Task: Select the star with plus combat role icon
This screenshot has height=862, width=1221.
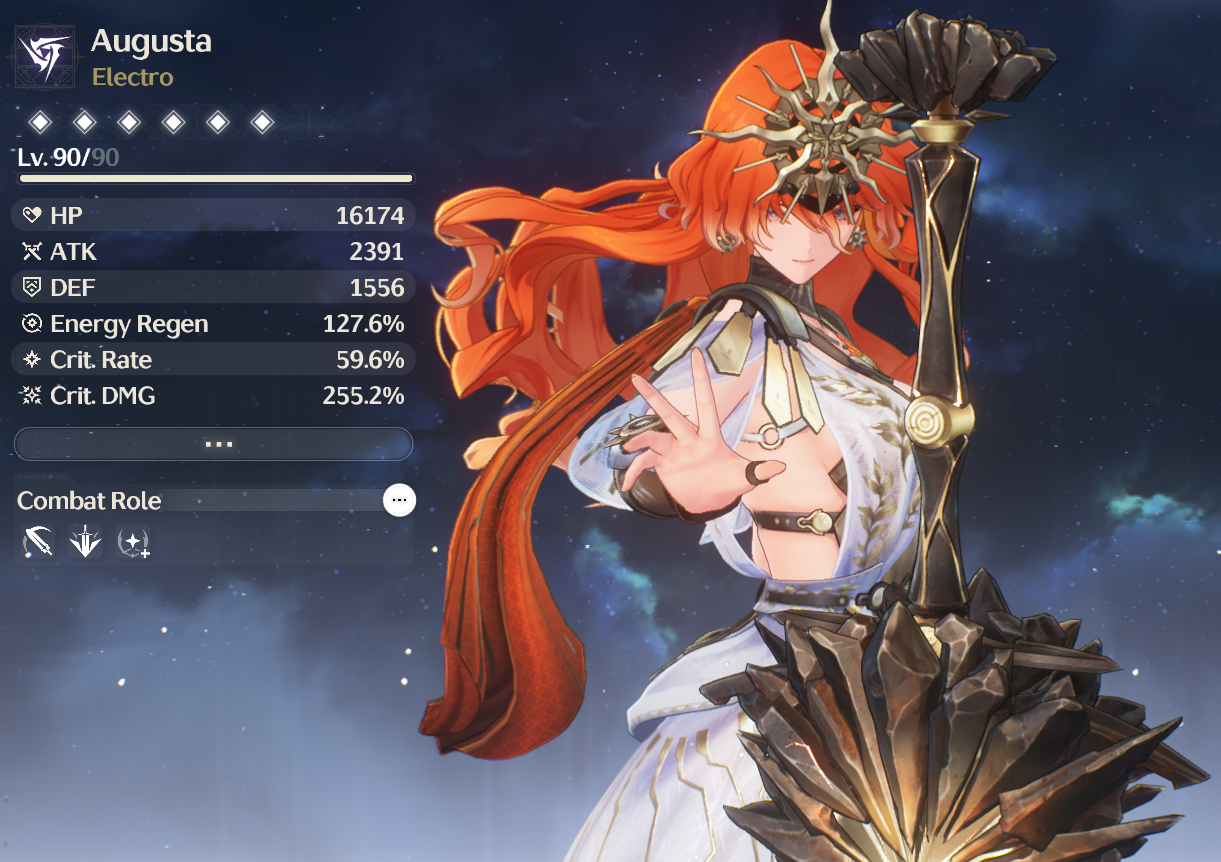Action: click(133, 543)
